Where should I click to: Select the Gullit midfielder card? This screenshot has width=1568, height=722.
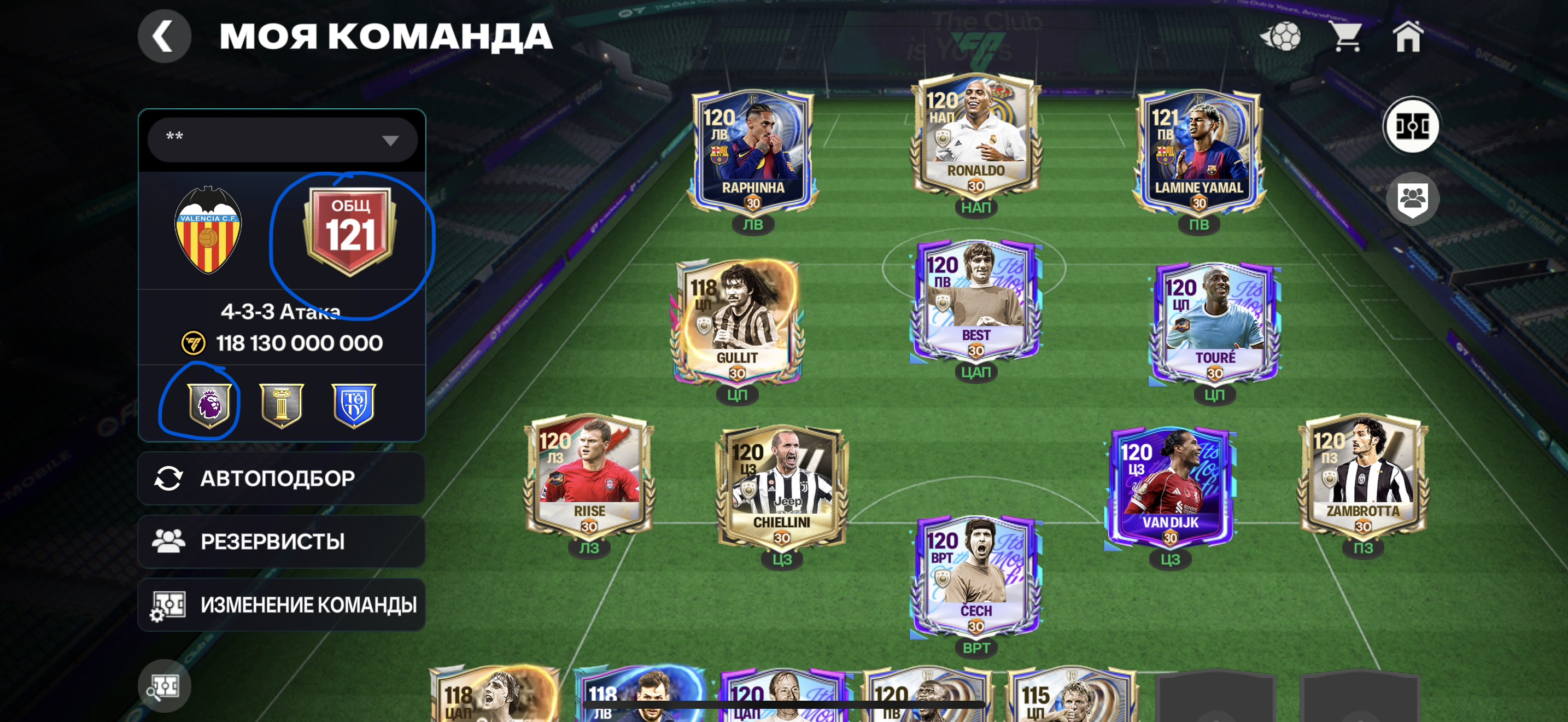coord(737,322)
